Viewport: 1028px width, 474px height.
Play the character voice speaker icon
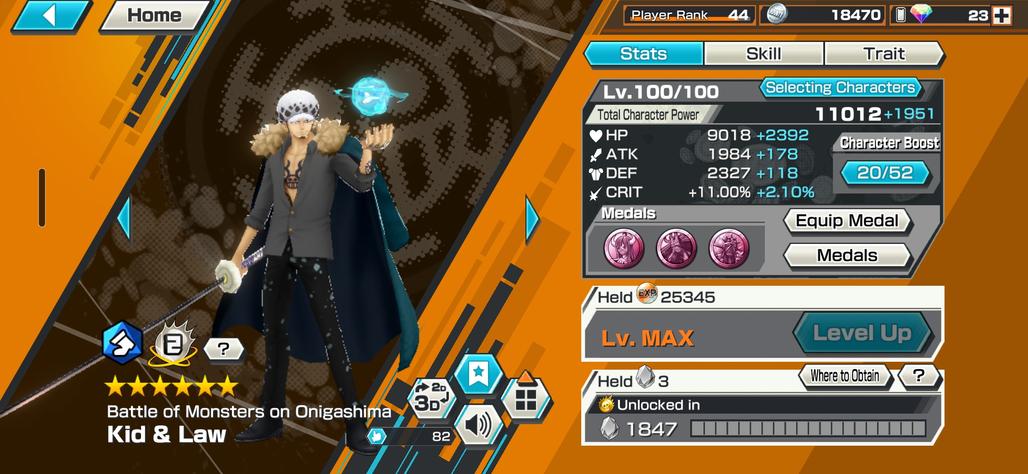pos(479,426)
